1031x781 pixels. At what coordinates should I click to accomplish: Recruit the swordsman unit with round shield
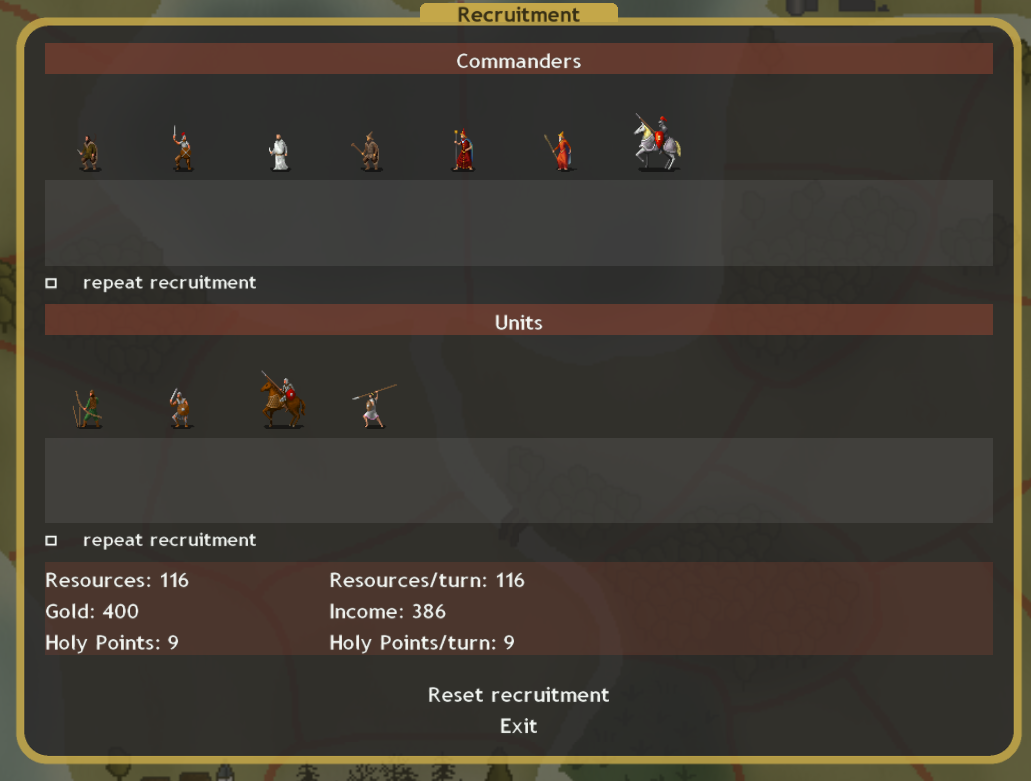tap(180, 409)
